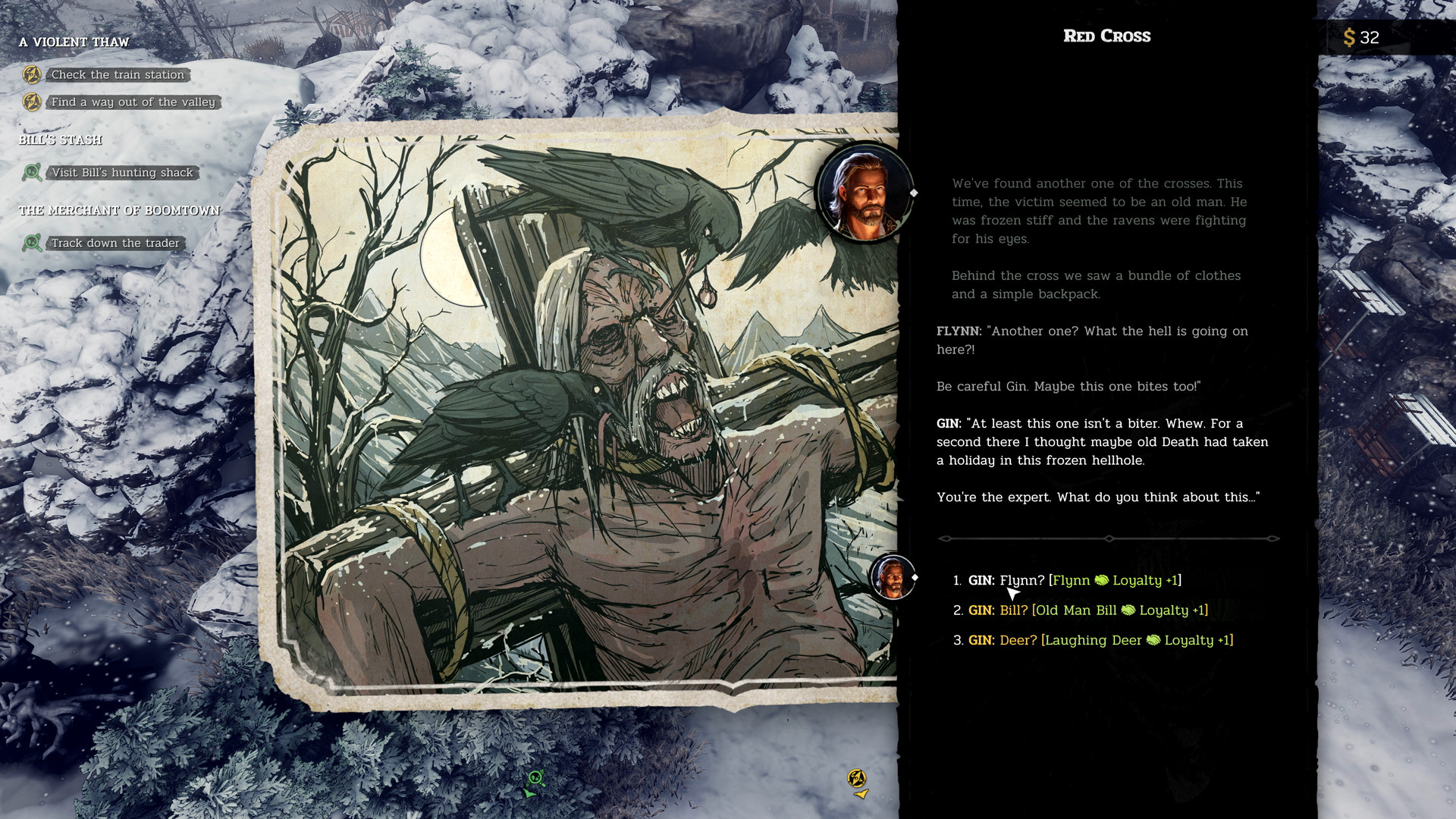Click the green magnifier icon beside "Visit Bill's hunting shack"

[x=31, y=172]
